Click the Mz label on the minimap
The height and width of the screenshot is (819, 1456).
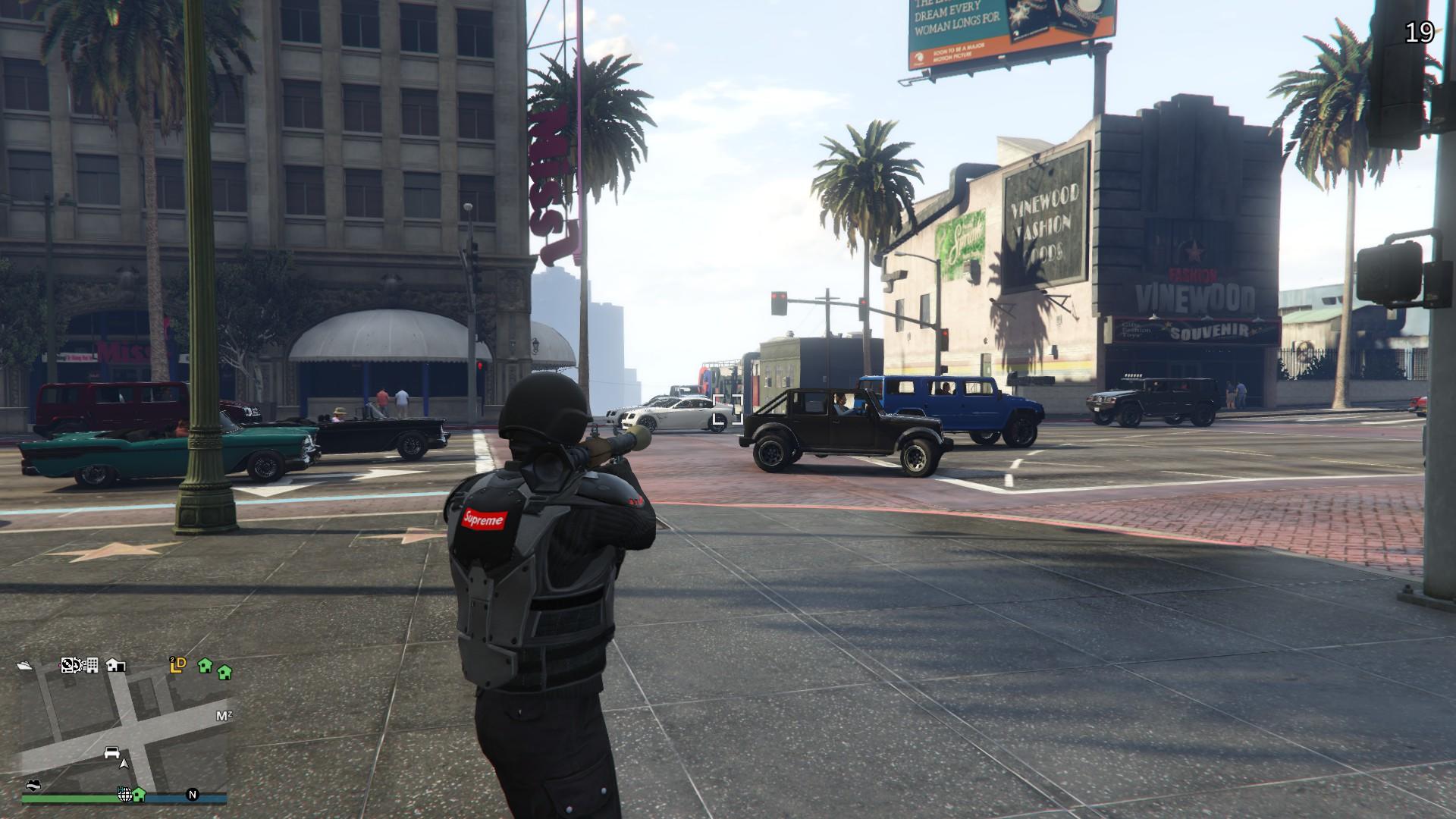tap(223, 714)
